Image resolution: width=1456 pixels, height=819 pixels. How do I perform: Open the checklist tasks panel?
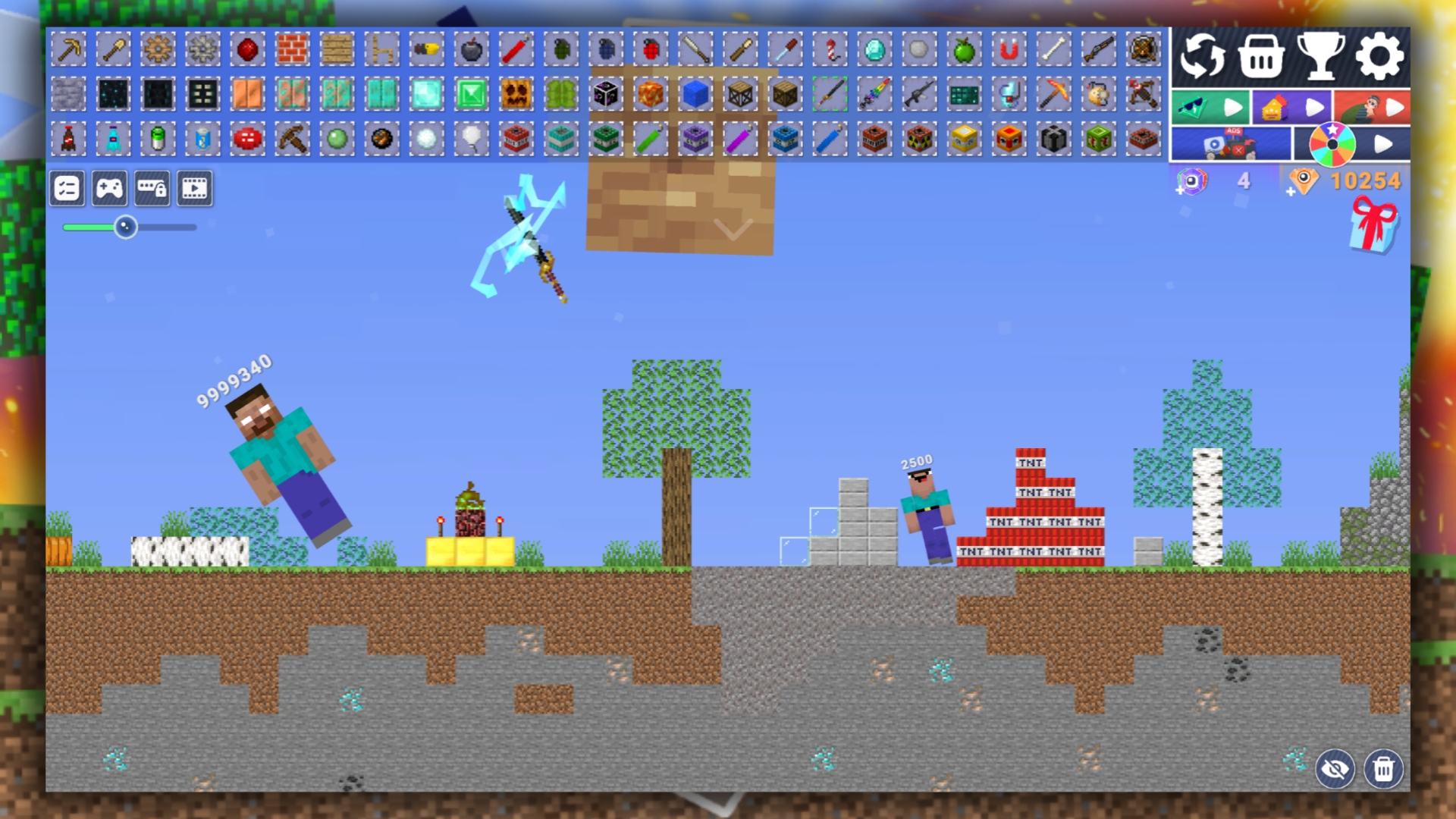[x=67, y=188]
